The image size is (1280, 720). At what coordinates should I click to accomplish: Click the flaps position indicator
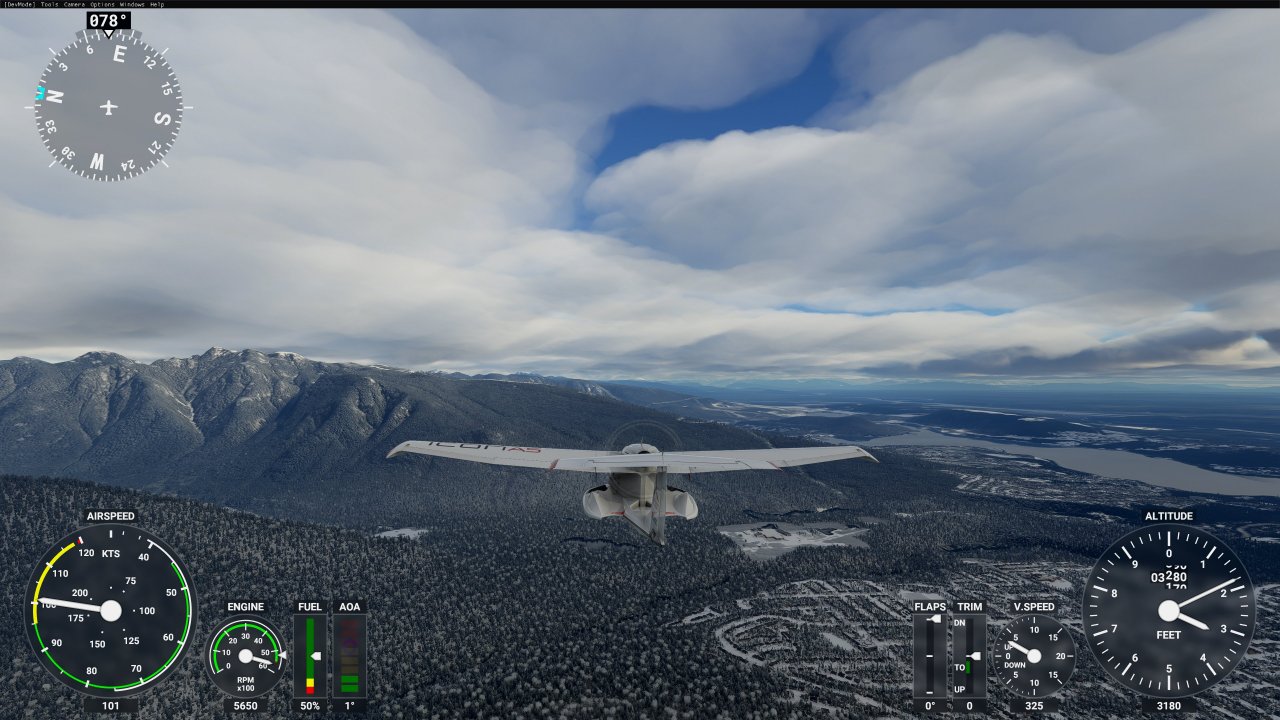930,655
